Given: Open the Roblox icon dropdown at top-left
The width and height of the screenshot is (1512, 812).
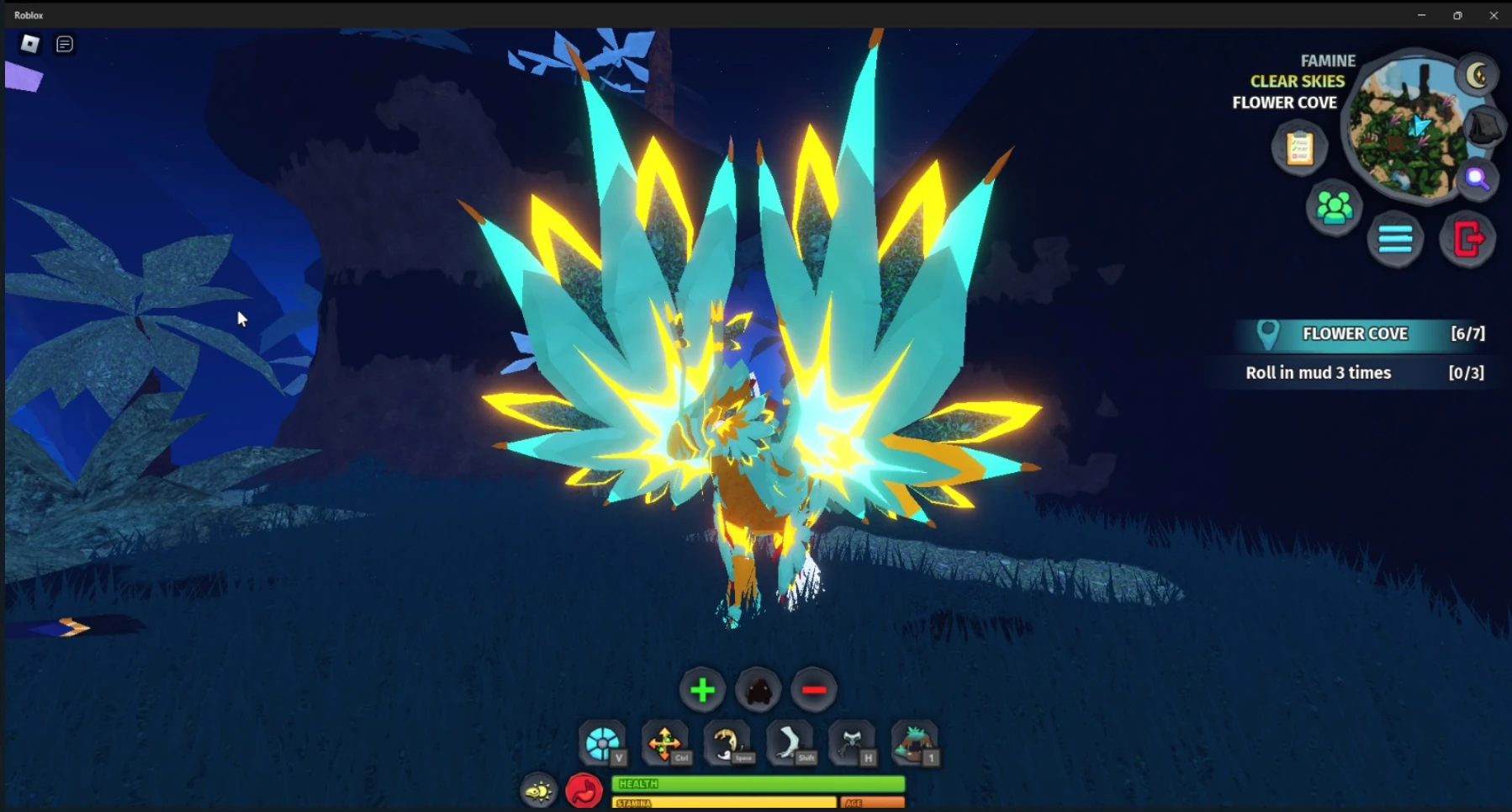Looking at the screenshot, I should 29,44.
